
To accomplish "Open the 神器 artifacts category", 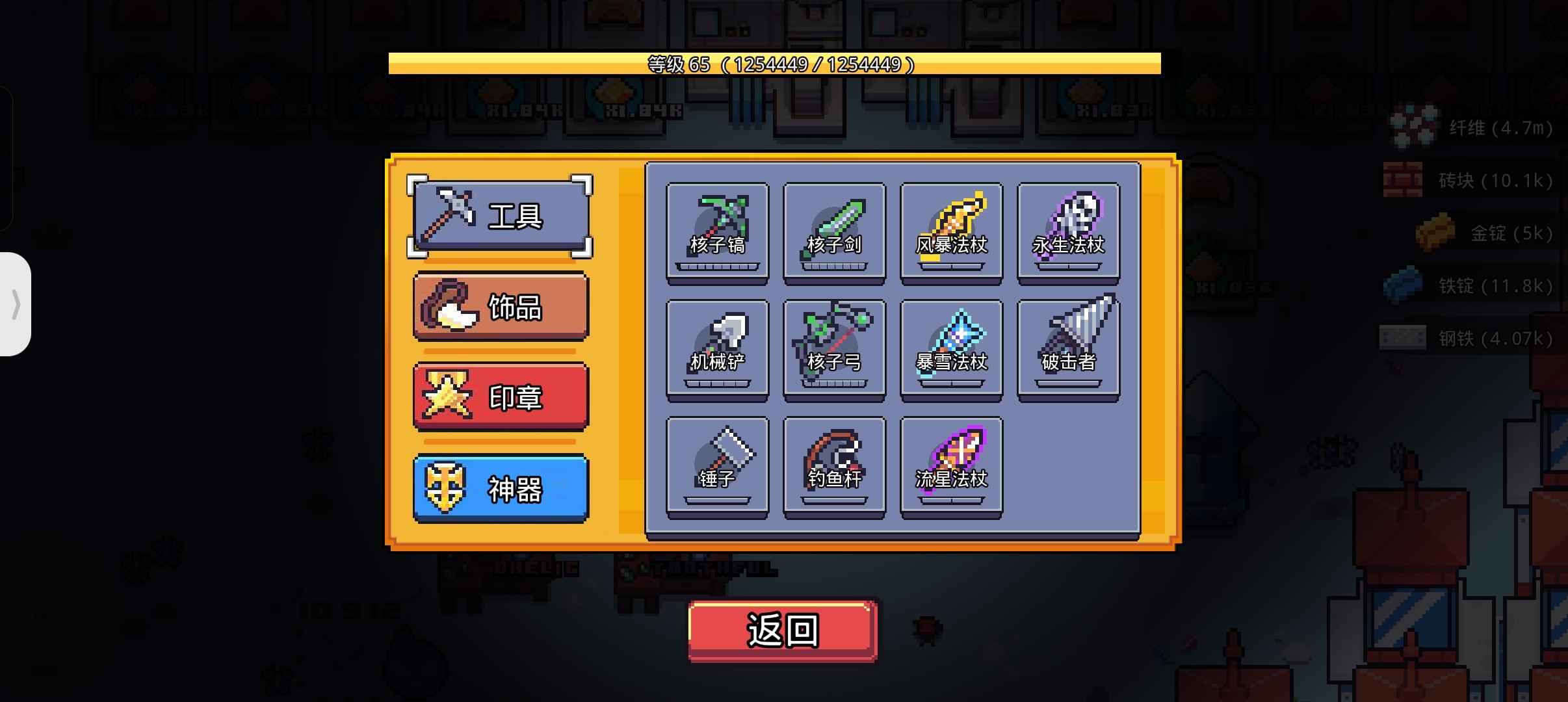I will [499, 489].
